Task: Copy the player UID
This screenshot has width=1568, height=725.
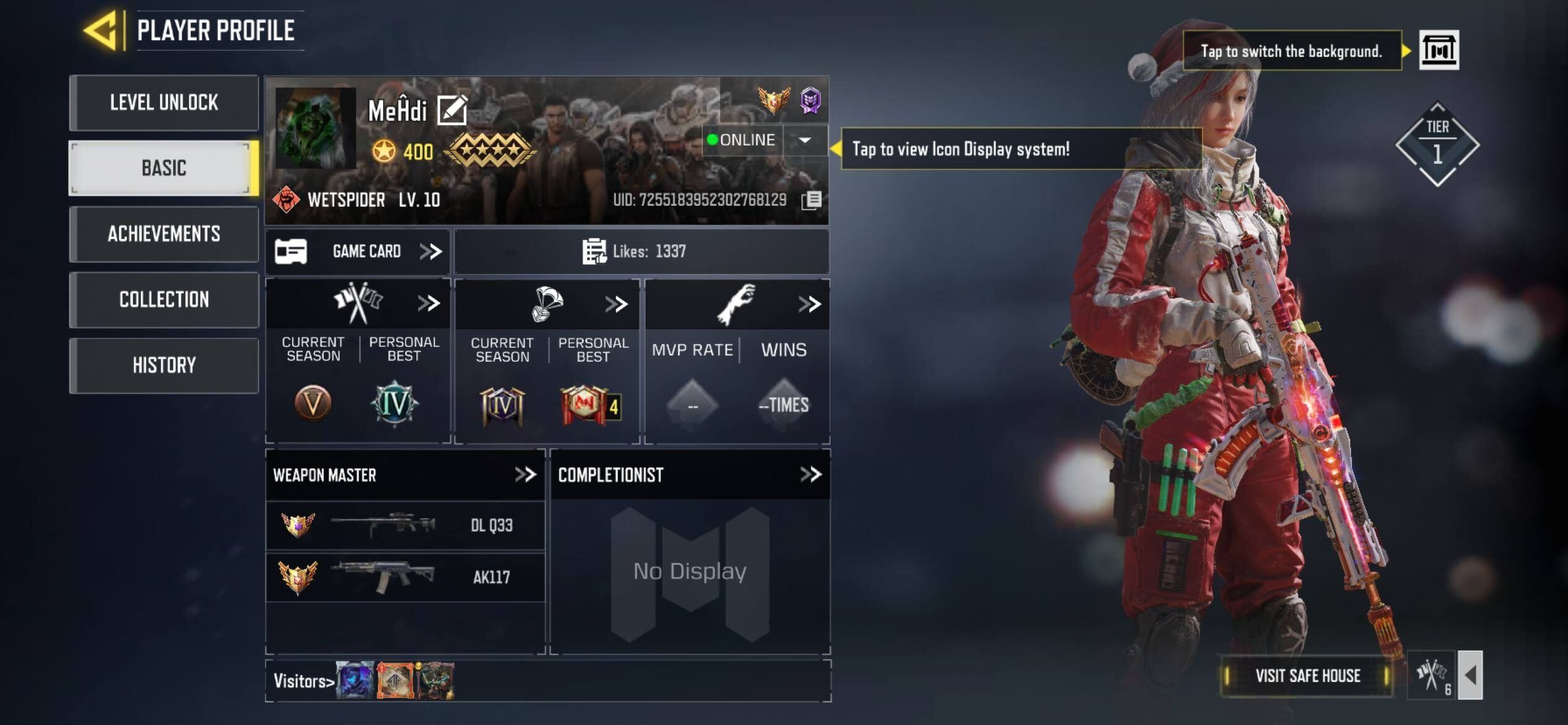Action: point(811,200)
